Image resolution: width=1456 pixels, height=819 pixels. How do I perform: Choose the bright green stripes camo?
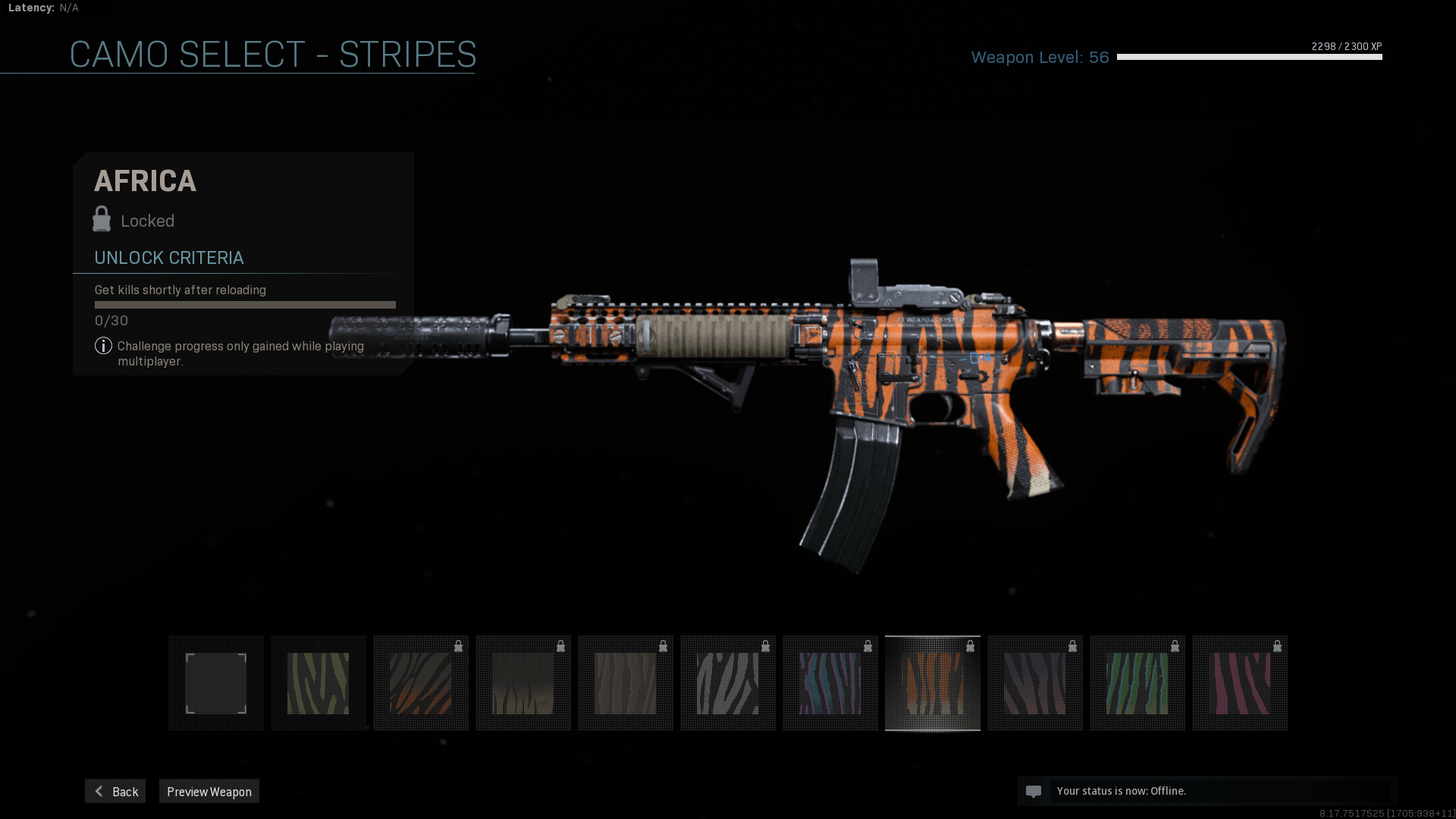(x=1137, y=683)
